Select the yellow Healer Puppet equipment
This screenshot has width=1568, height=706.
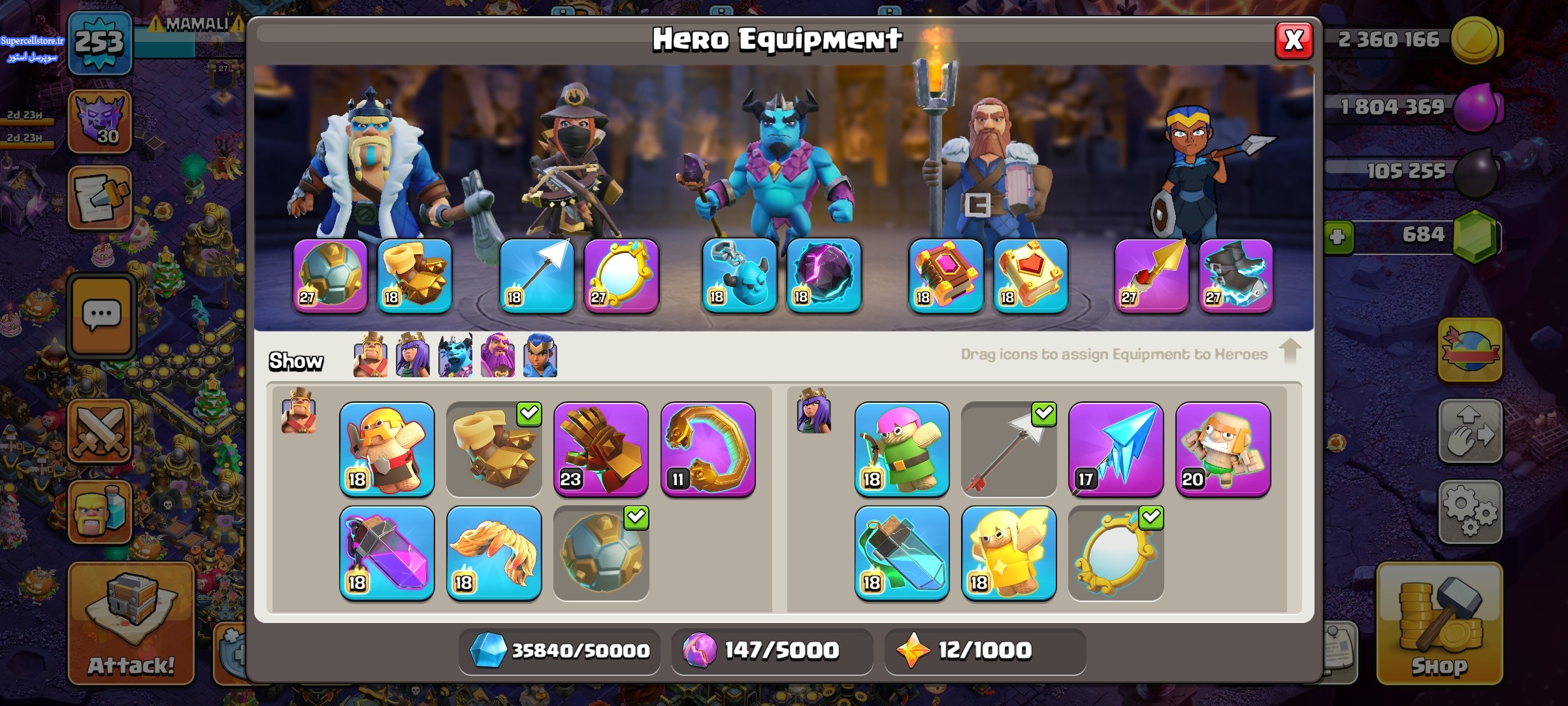1009,553
